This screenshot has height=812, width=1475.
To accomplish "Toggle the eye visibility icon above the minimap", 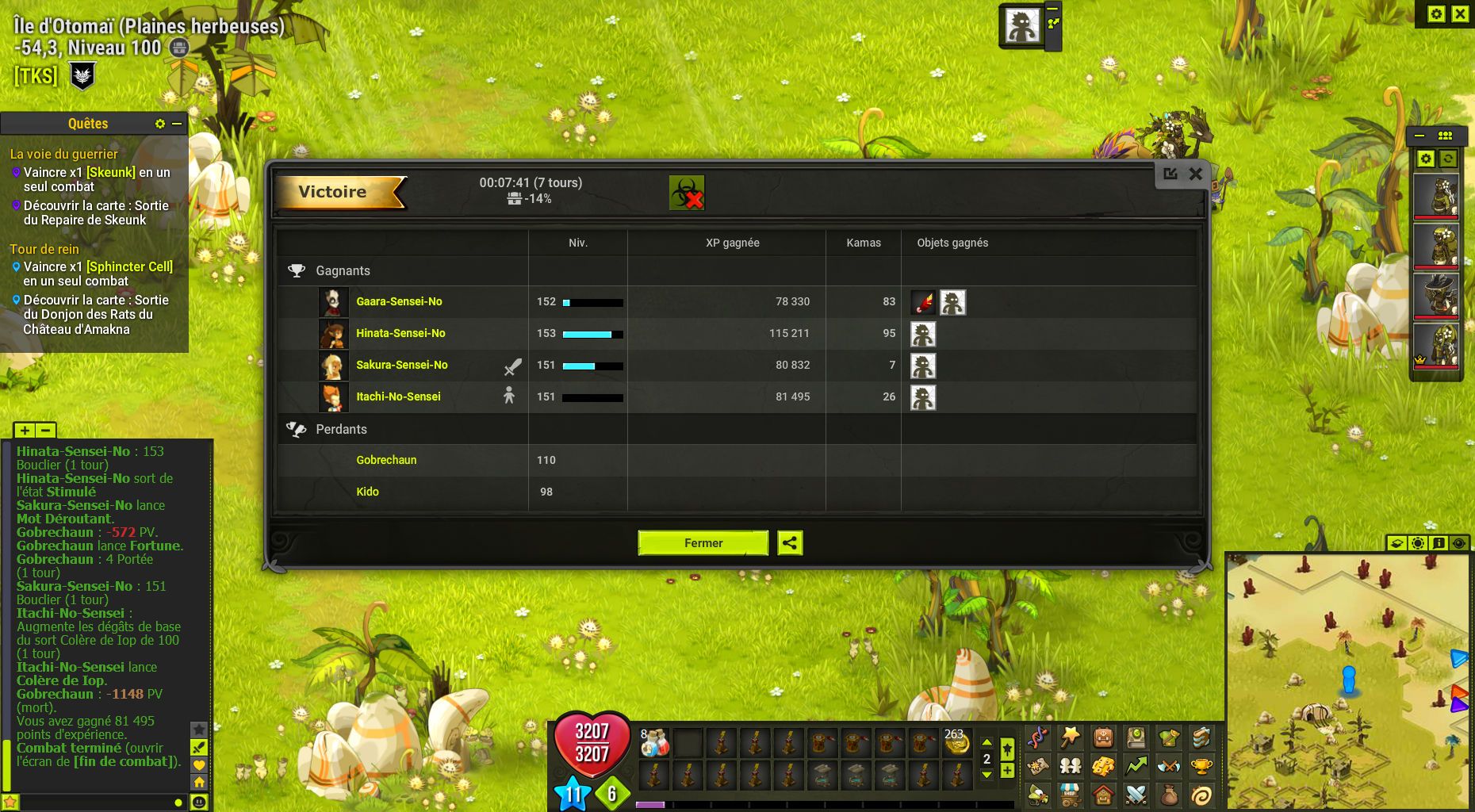I will (x=1459, y=543).
